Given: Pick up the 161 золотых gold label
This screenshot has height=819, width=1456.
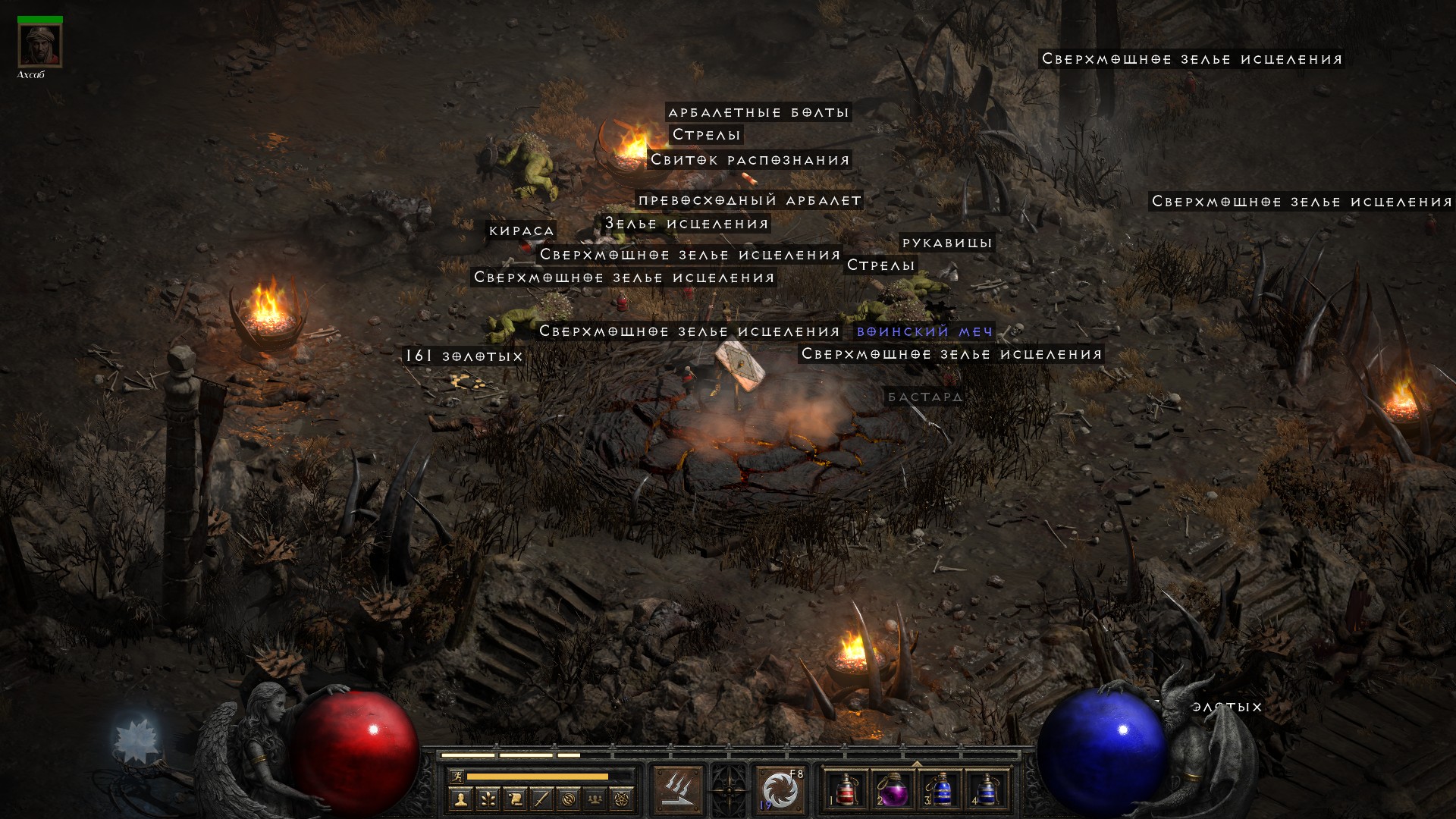Looking at the screenshot, I should click(464, 356).
